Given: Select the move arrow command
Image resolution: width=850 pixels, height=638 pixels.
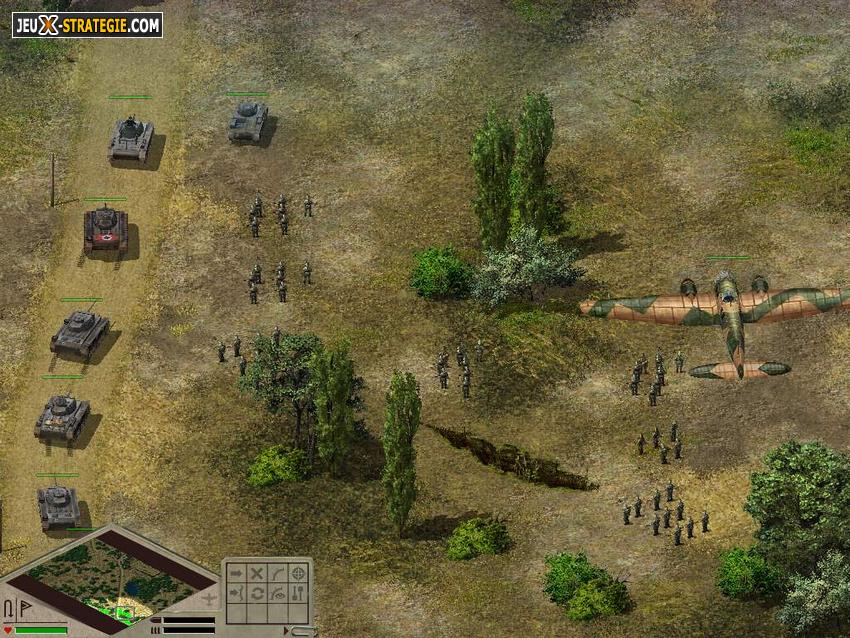Looking at the screenshot, I should tap(235, 573).
